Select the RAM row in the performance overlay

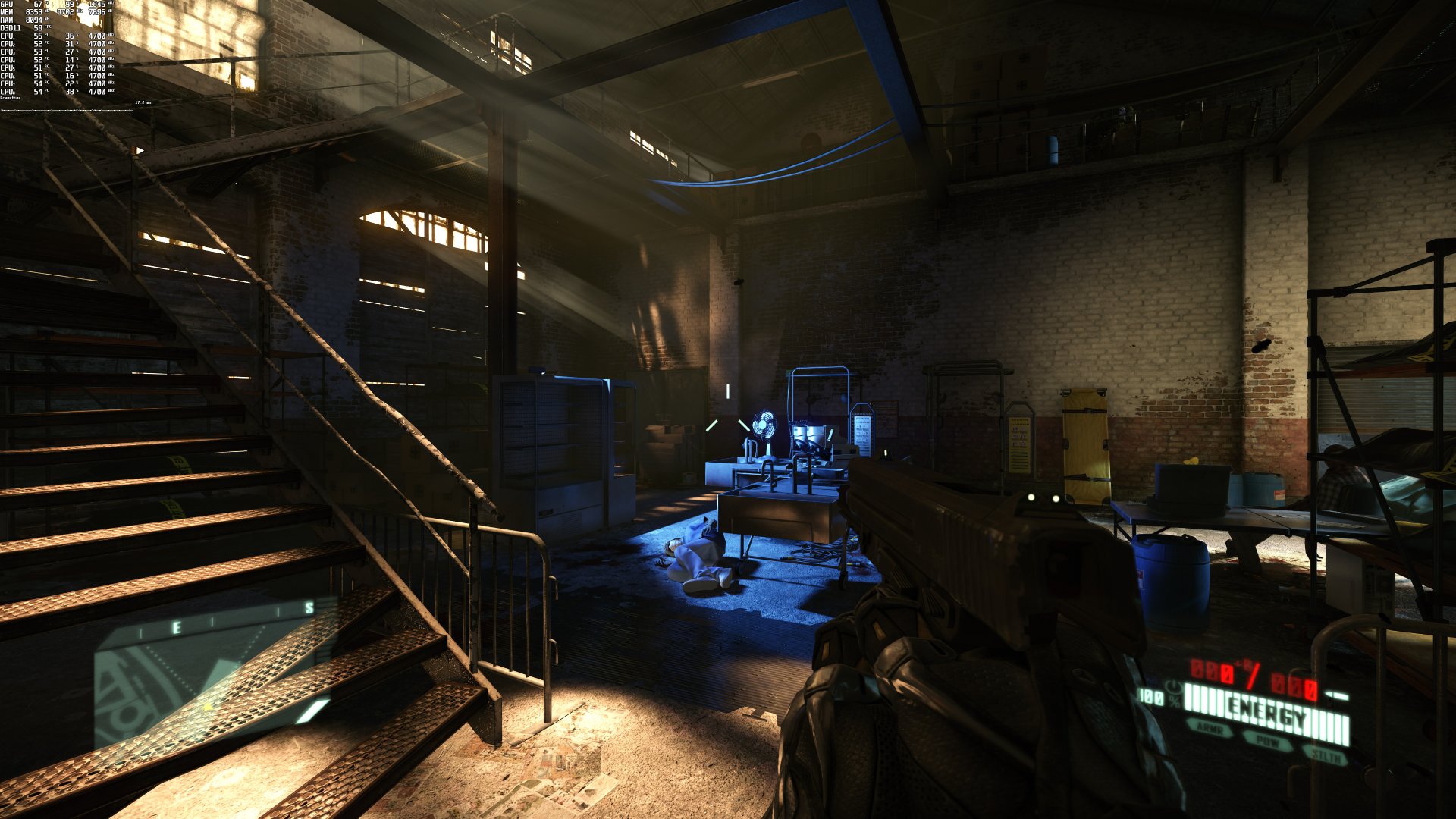pyautogui.click(x=8, y=20)
